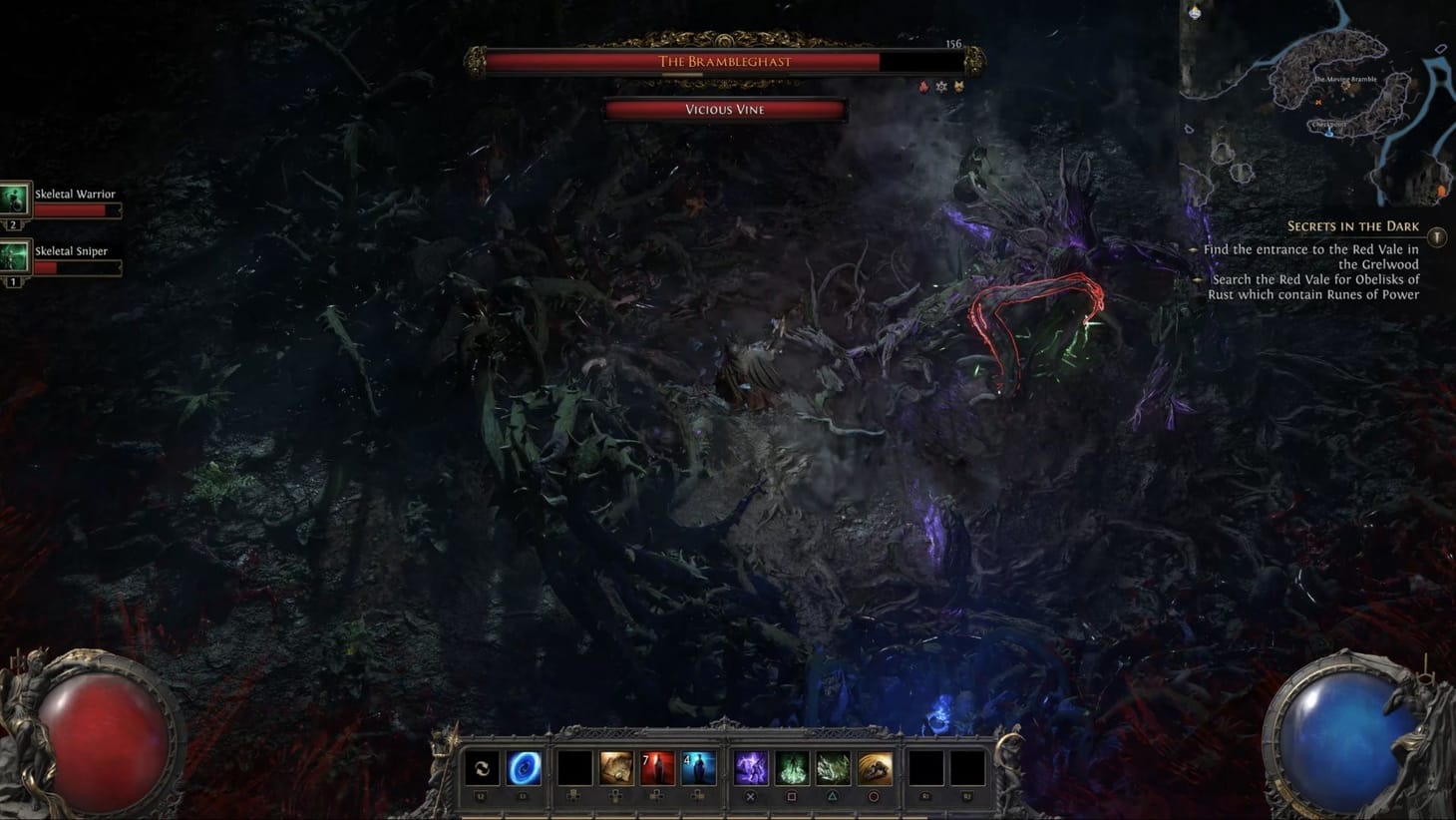Viewport: 1456px width, 820px height.
Task: Select the red crystal icon under the boss bar
Action: click(922, 87)
